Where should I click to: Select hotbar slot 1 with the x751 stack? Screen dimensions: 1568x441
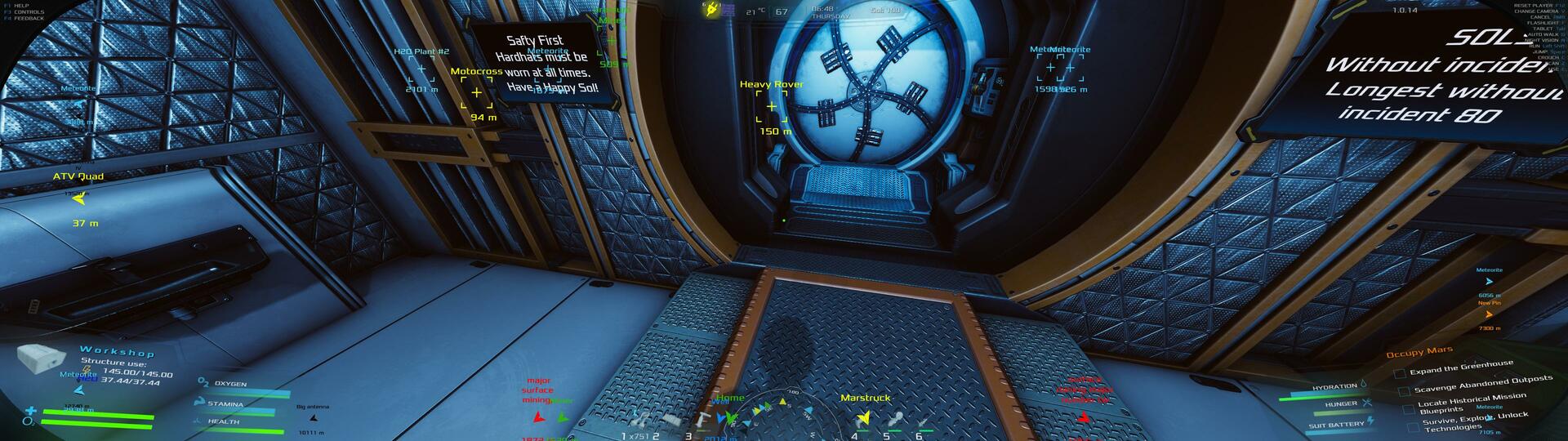point(642,421)
